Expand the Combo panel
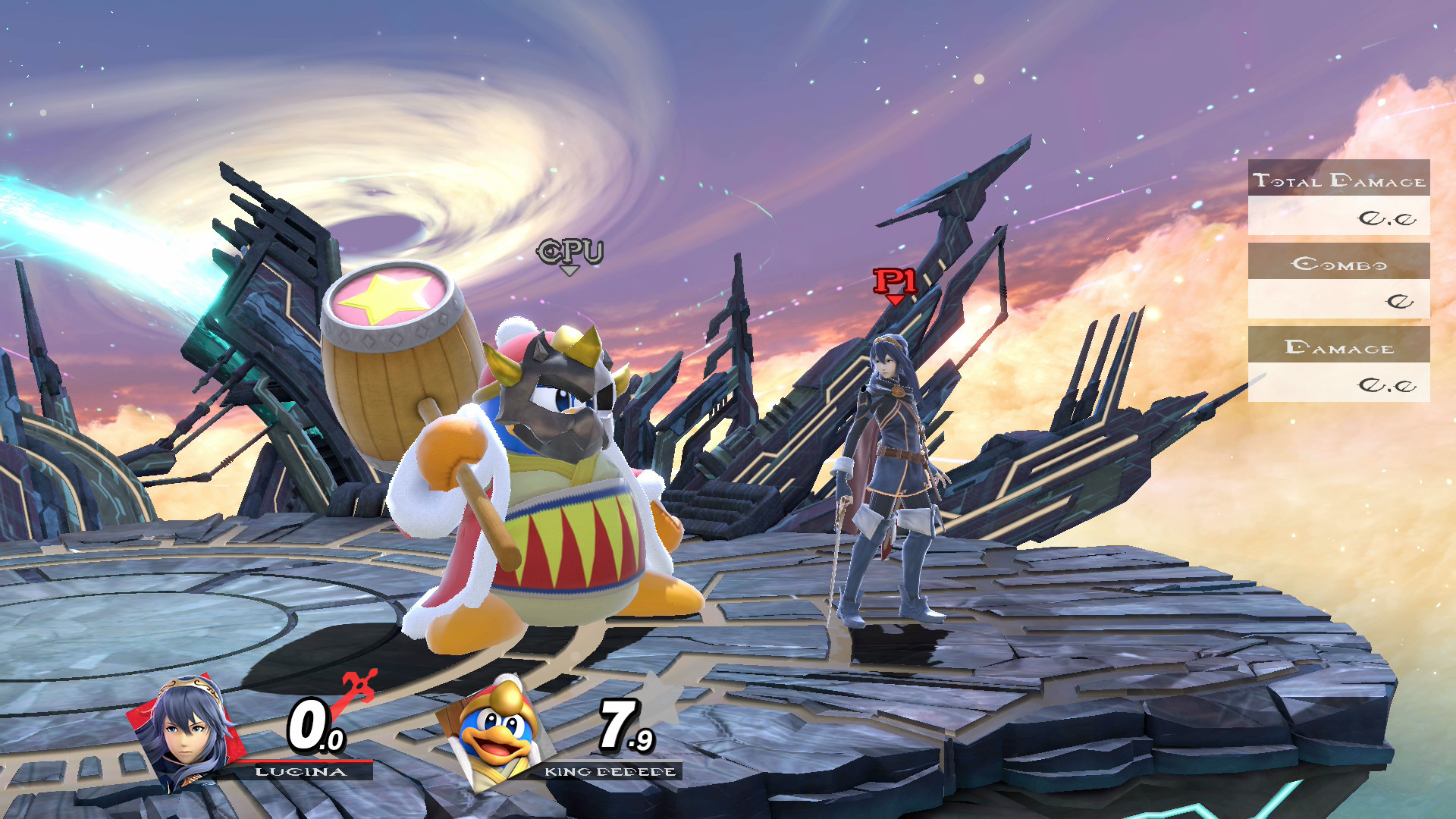The width and height of the screenshot is (1456, 819). click(x=1338, y=264)
